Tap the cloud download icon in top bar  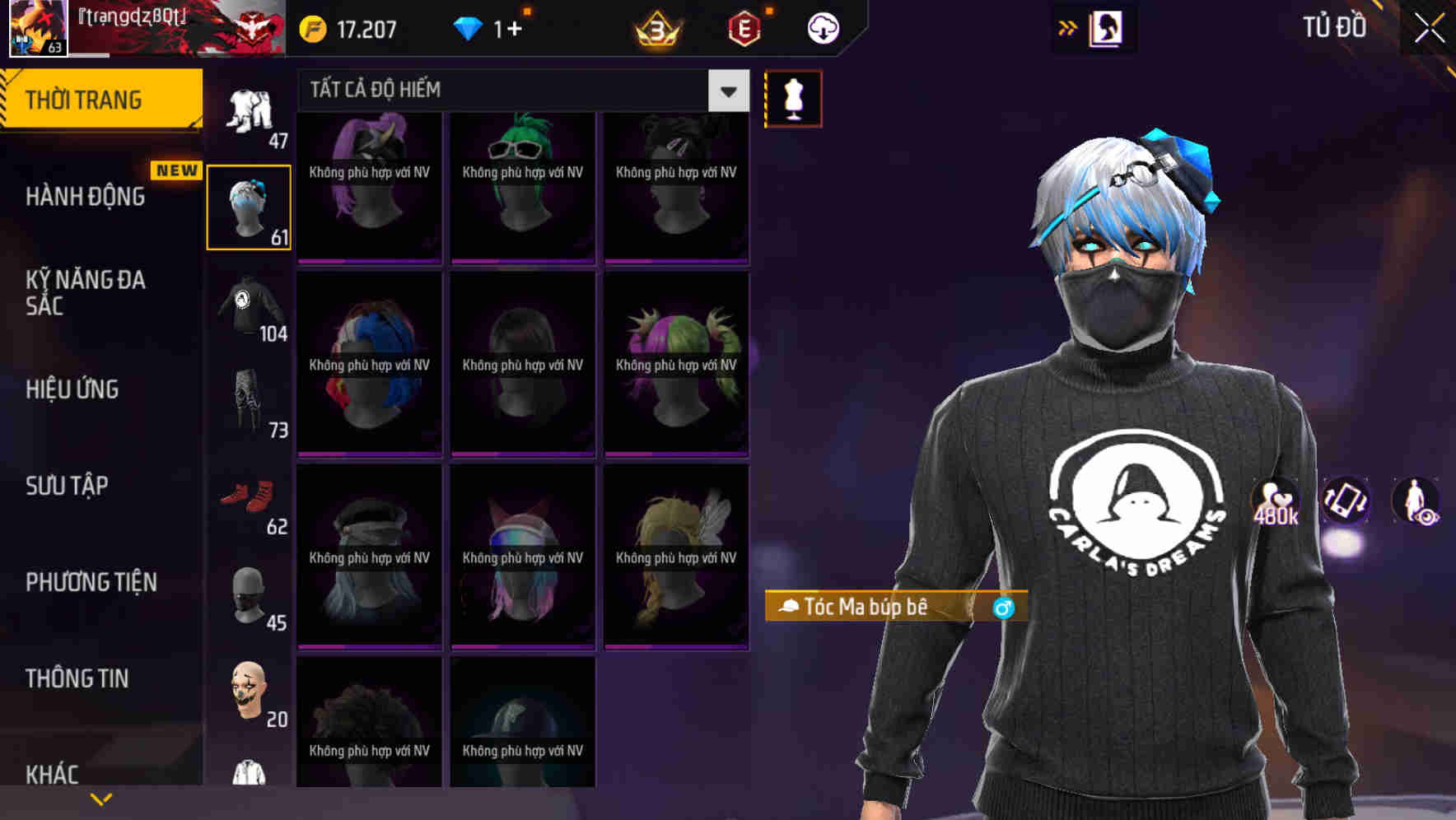pos(823,27)
